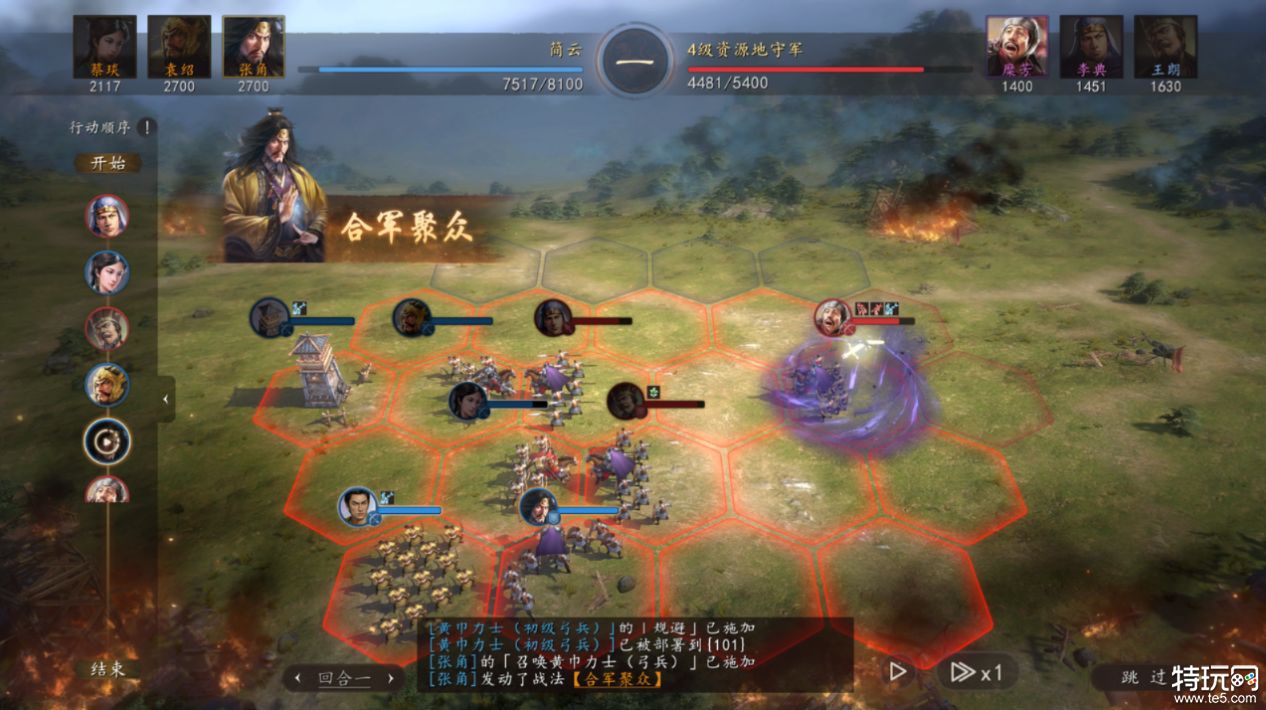The width and height of the screenshot is (1266, 710).
Task: Collapse the action order side panel
Action: [166, 399]
